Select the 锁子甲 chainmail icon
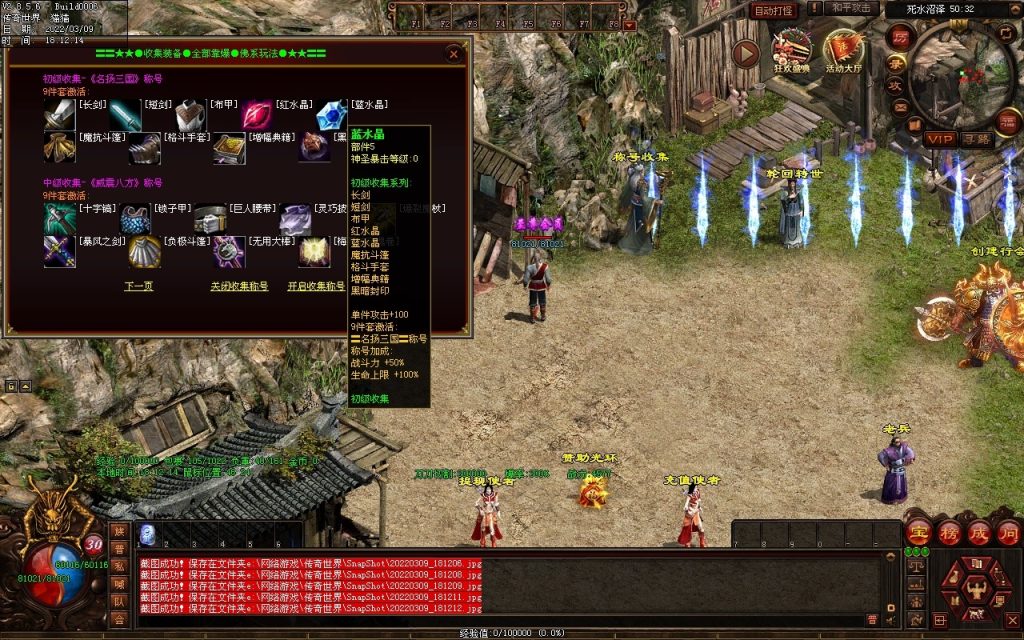 pos(134,219)
